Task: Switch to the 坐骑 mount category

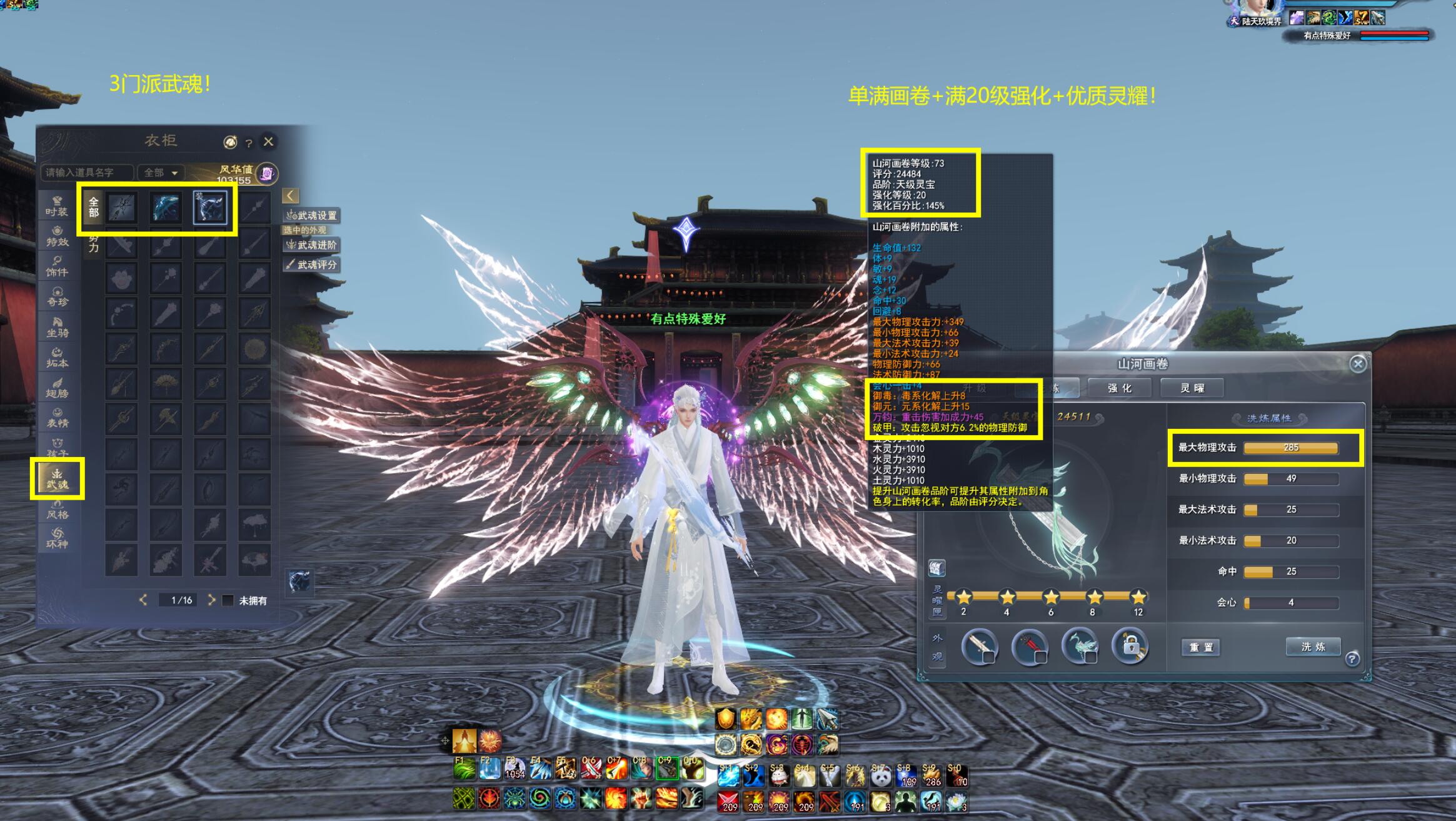Action: 57,326
